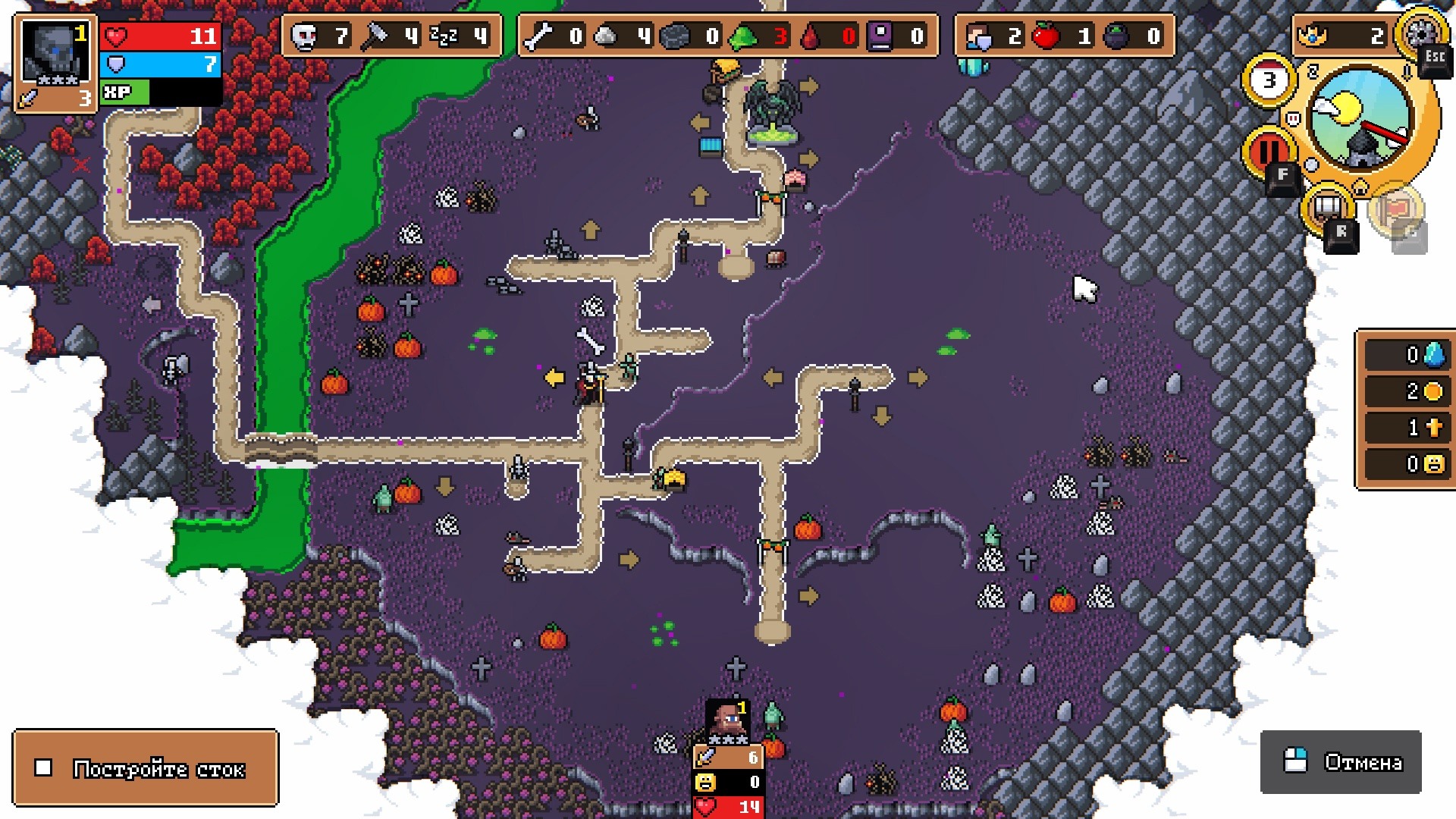Screen dimensions: 1456x819
Task: Open settings with the gear button
Action: (1420, 33)
